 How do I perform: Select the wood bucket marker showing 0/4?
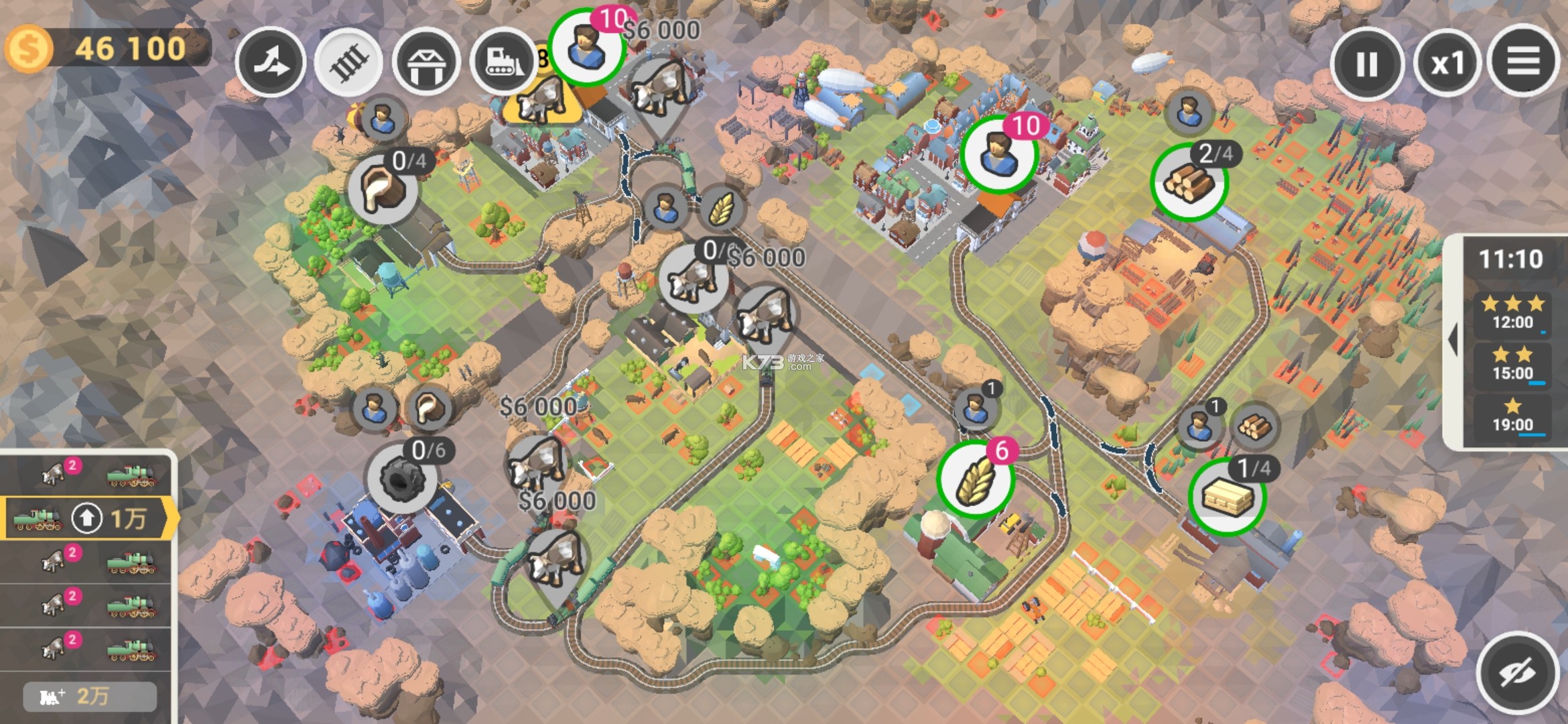pos(383,189)
